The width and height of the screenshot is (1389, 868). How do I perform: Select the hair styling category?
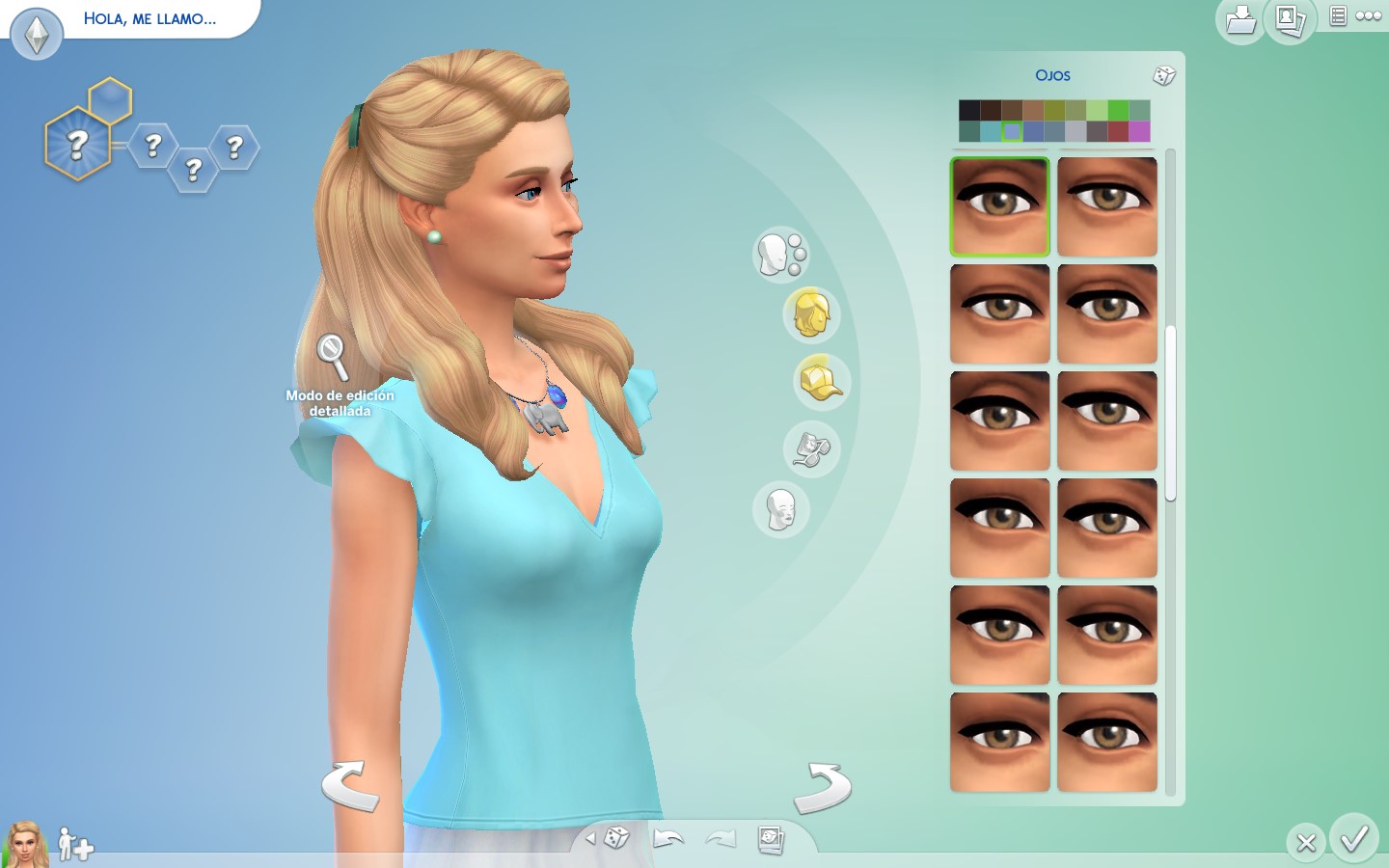pyautogui.click(x=810, y=315)
